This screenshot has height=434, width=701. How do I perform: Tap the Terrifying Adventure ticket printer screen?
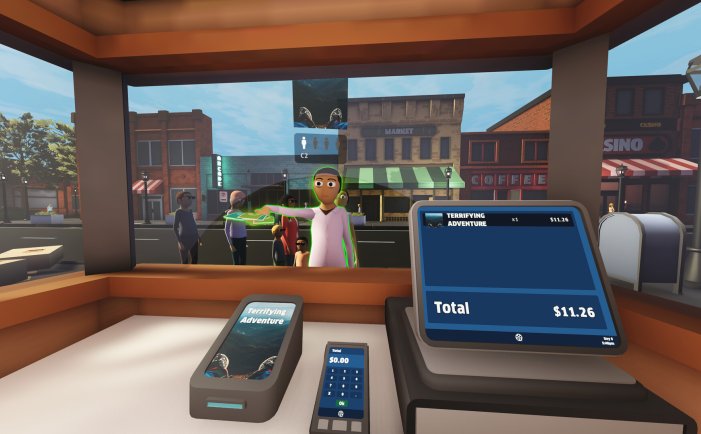coord(252,340)
